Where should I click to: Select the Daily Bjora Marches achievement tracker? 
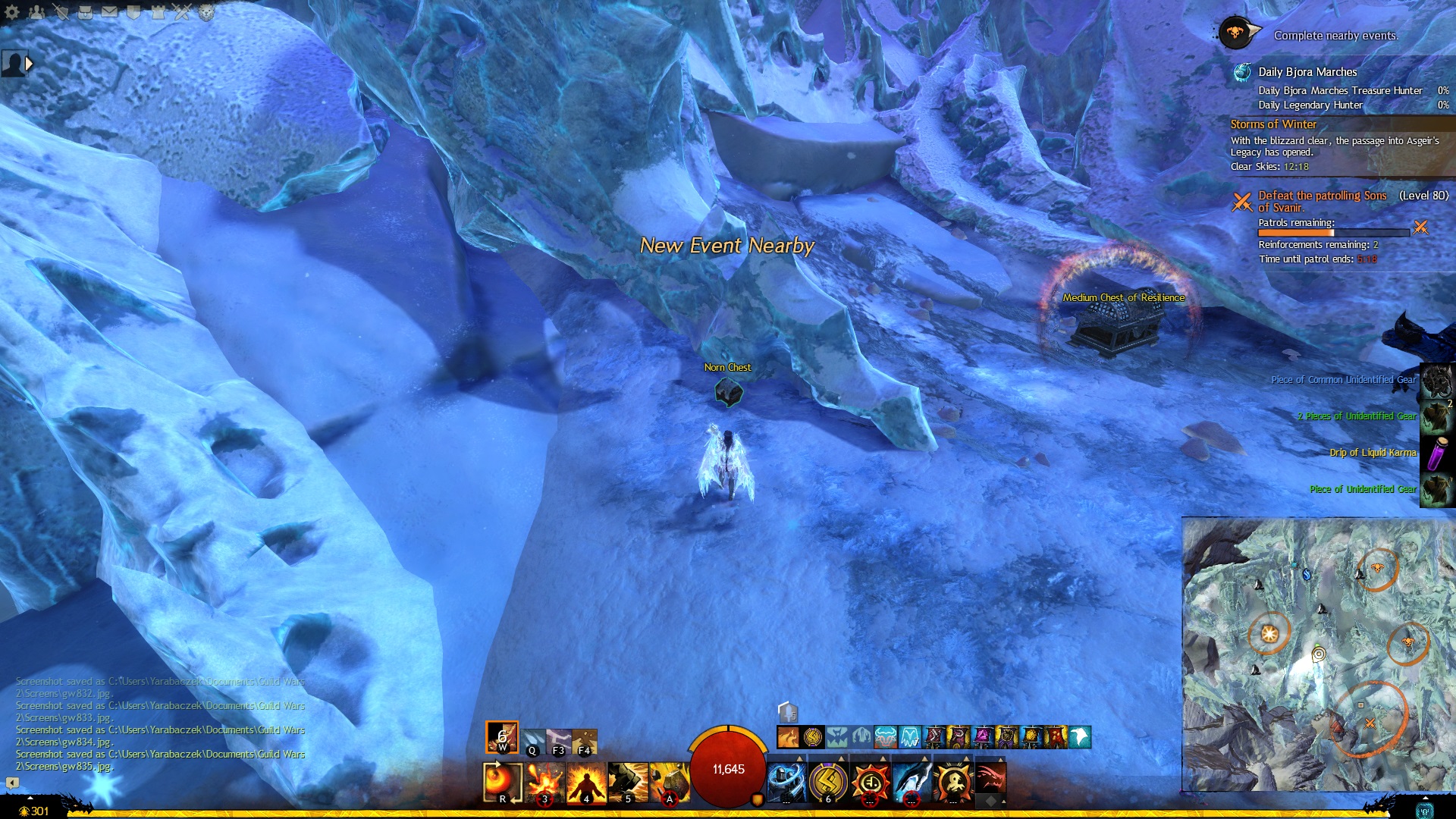1307,72
